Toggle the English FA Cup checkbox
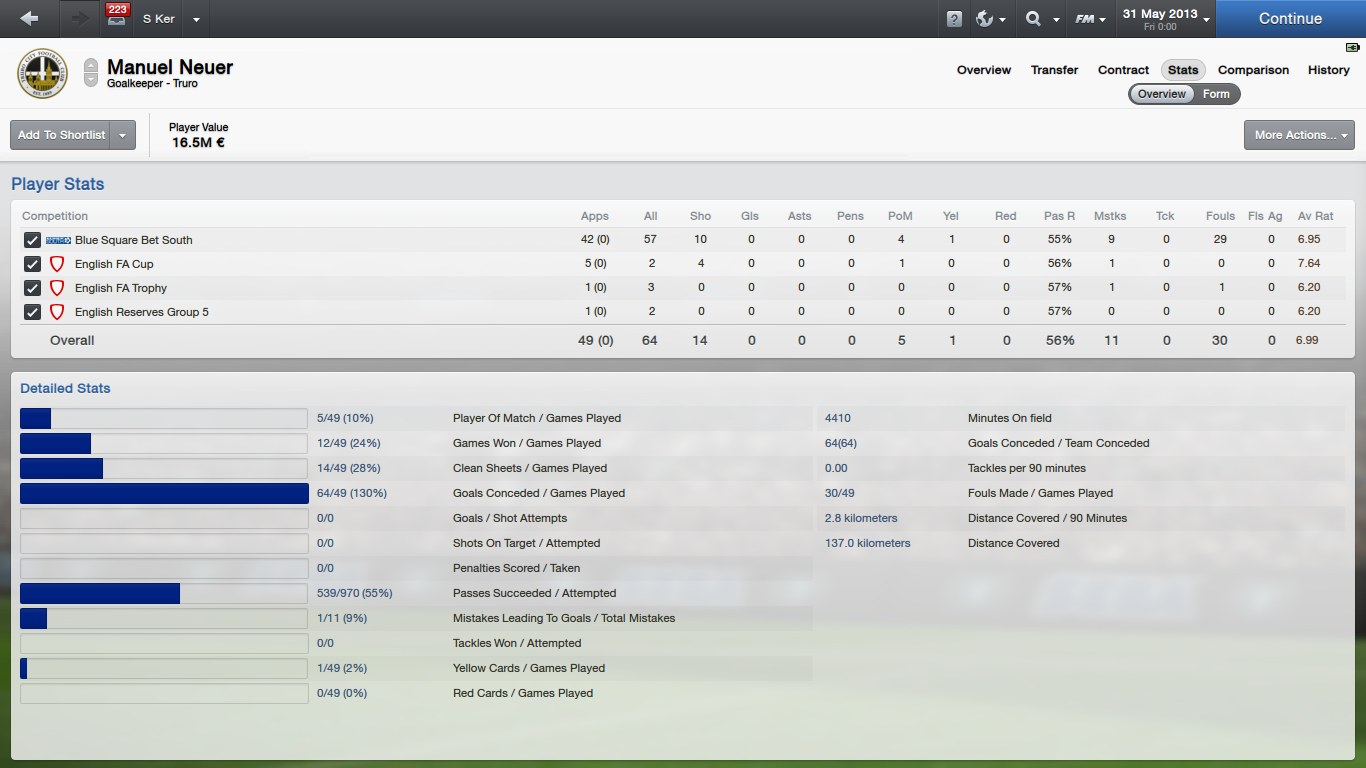This screenshot has width=1366, height=768. [x=33, y=264]
